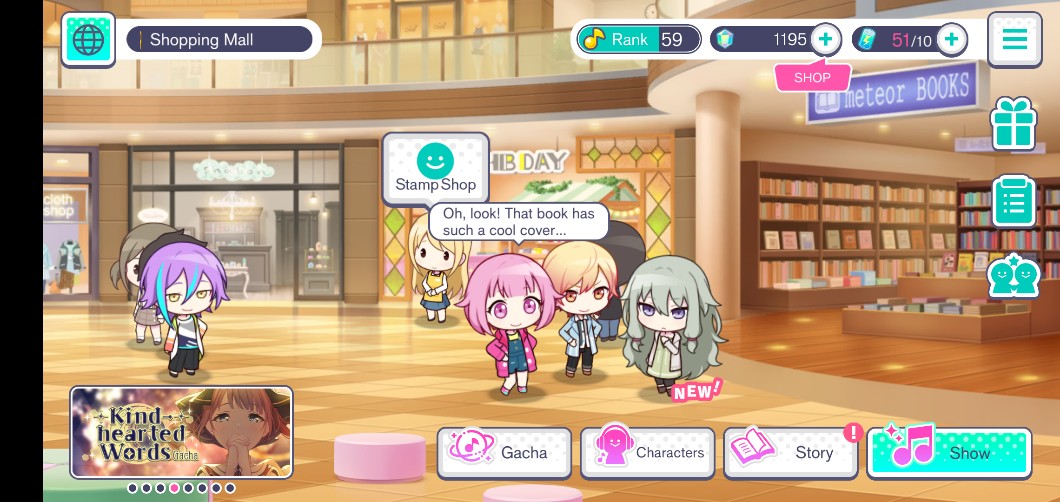Open the gift box presents icon
This screenshot has width=1060, height=502.
pos(1013,125)
